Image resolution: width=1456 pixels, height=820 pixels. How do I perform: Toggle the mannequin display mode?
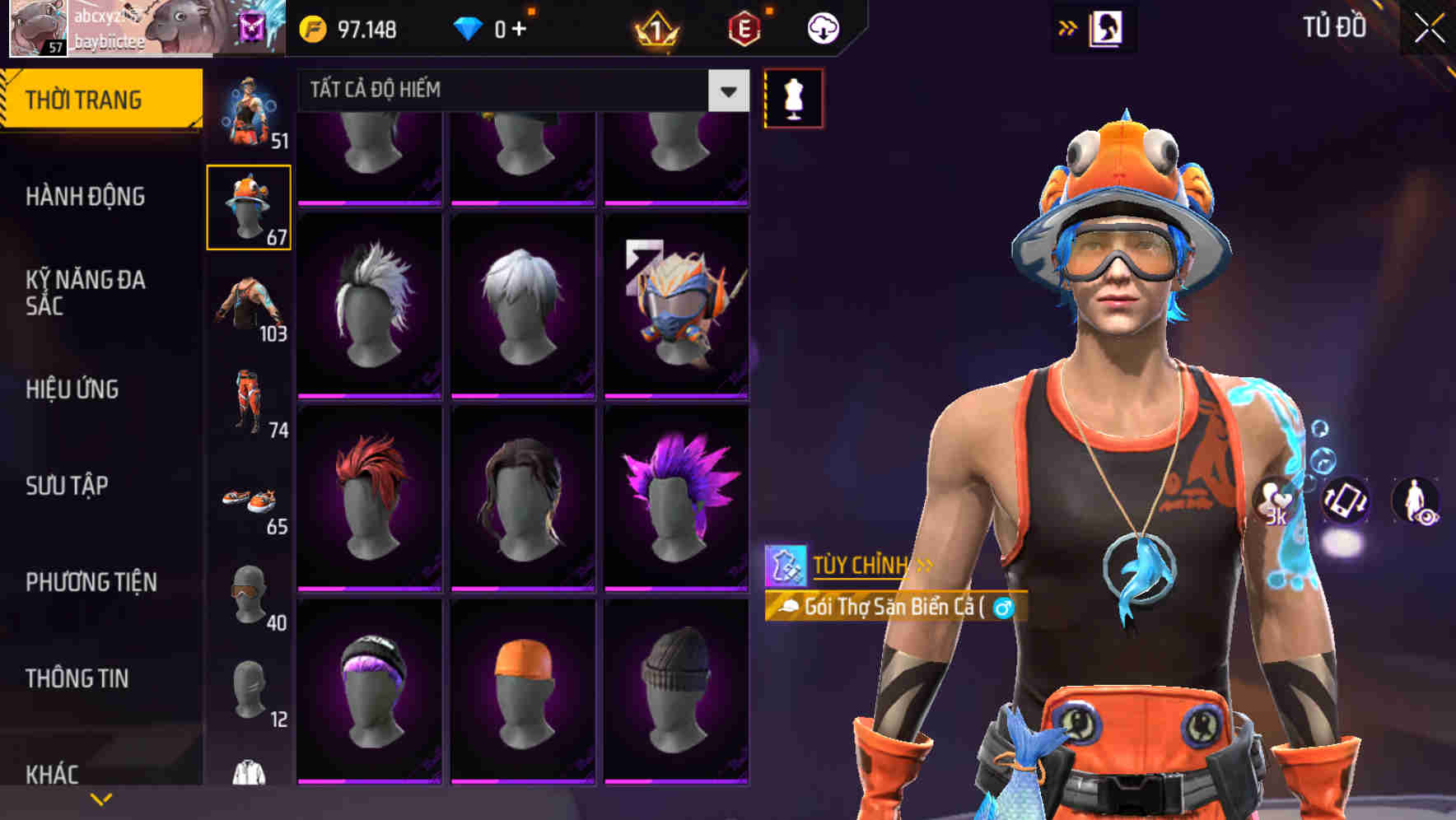(792, 97)
